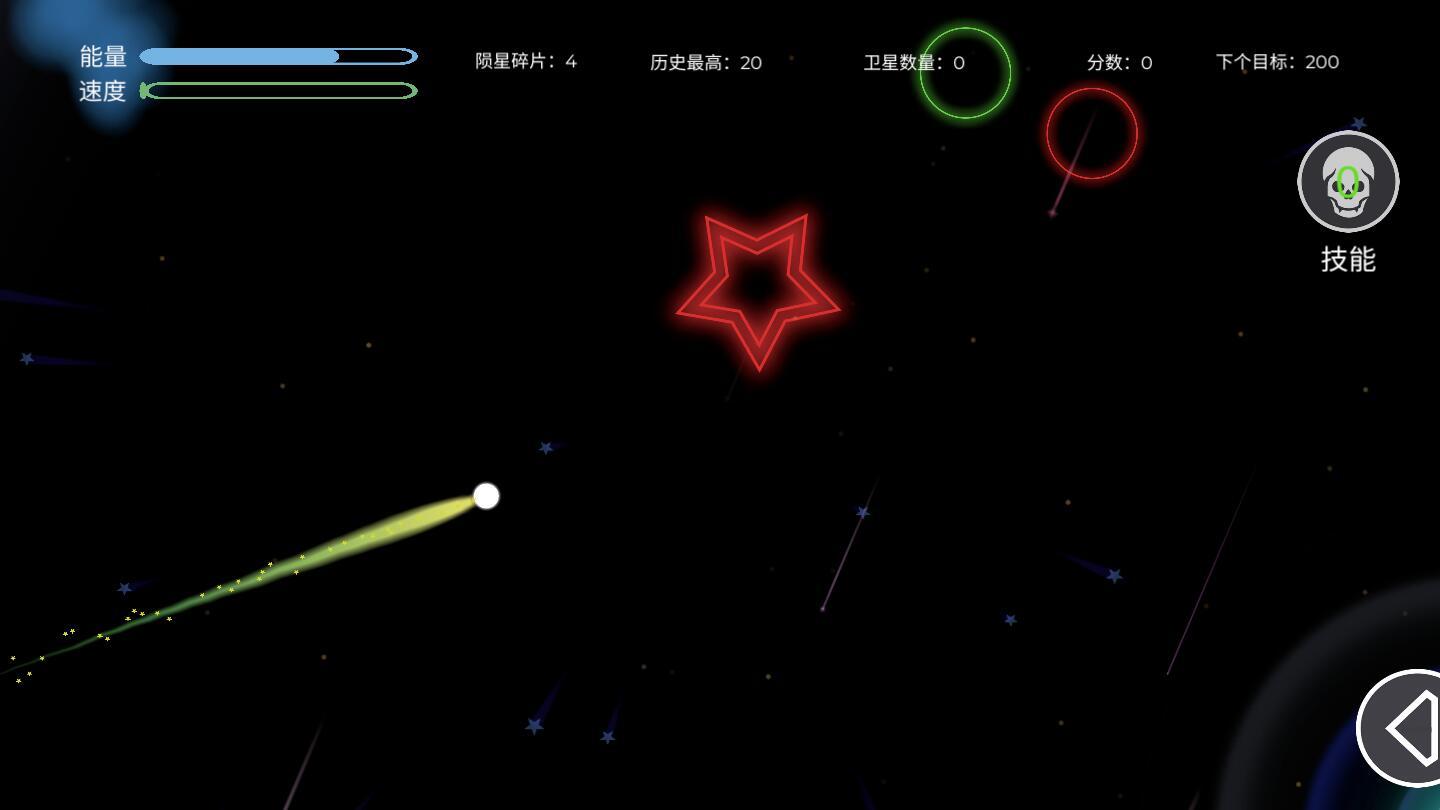1440x810 pixels.
Task: Click the 速度 label text
Action: (103, 91)
